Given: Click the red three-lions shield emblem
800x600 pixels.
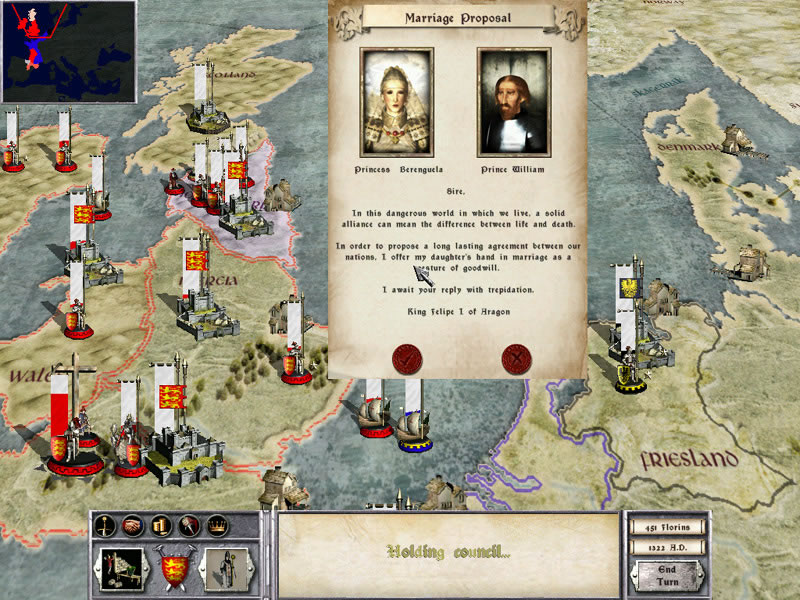Looking at the screenshot, I should tap(173, 568).
